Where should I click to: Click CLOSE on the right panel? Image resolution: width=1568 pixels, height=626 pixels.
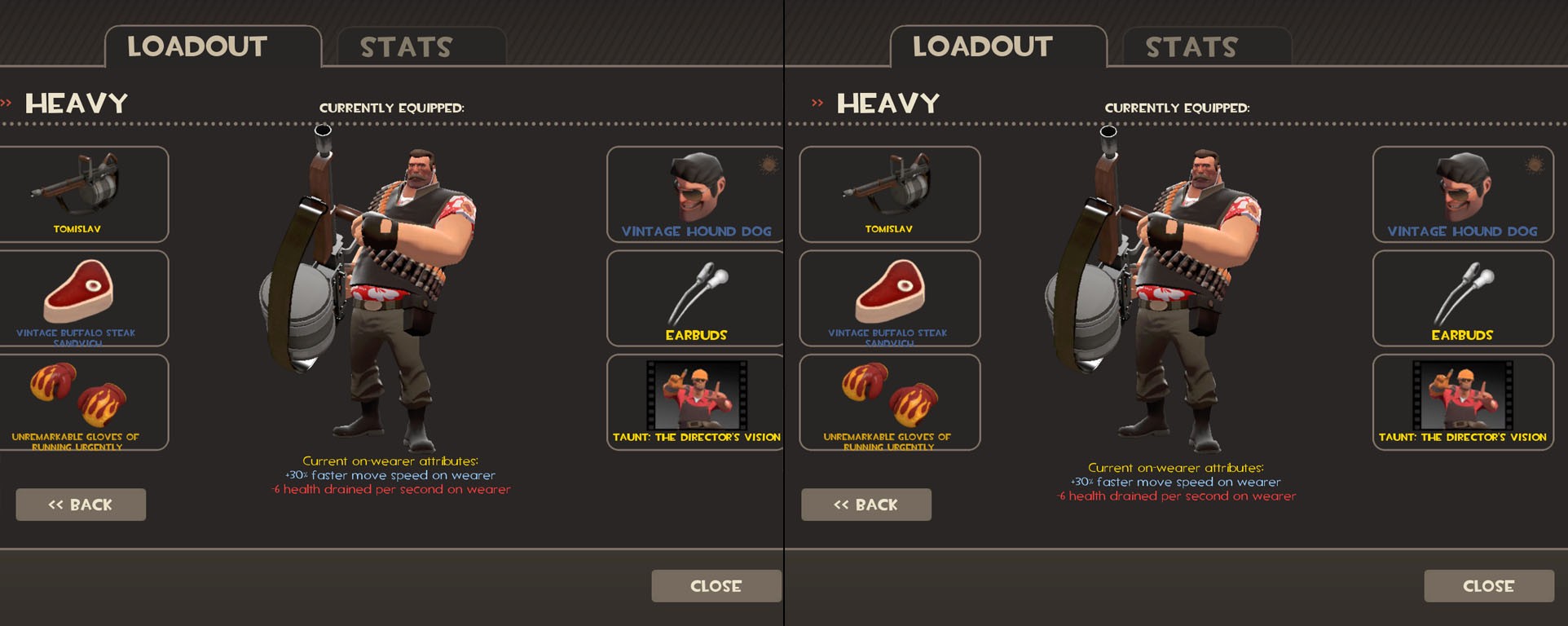point(1488,585)
